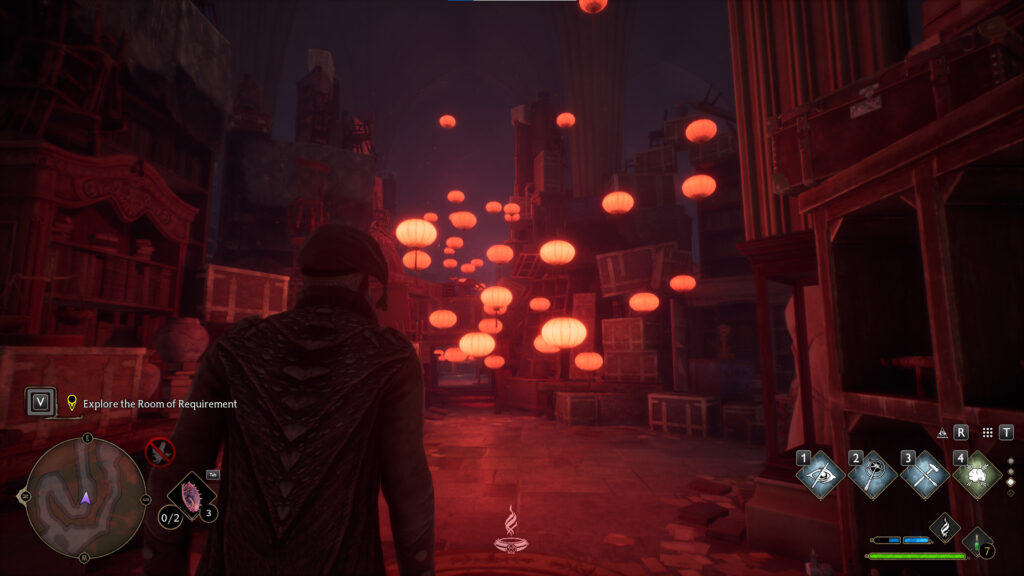The width and height of the screenshot is (1024, 576).
Task: Trigger the Ancient Magic flame icon
Action: click(x=946, y=527)
